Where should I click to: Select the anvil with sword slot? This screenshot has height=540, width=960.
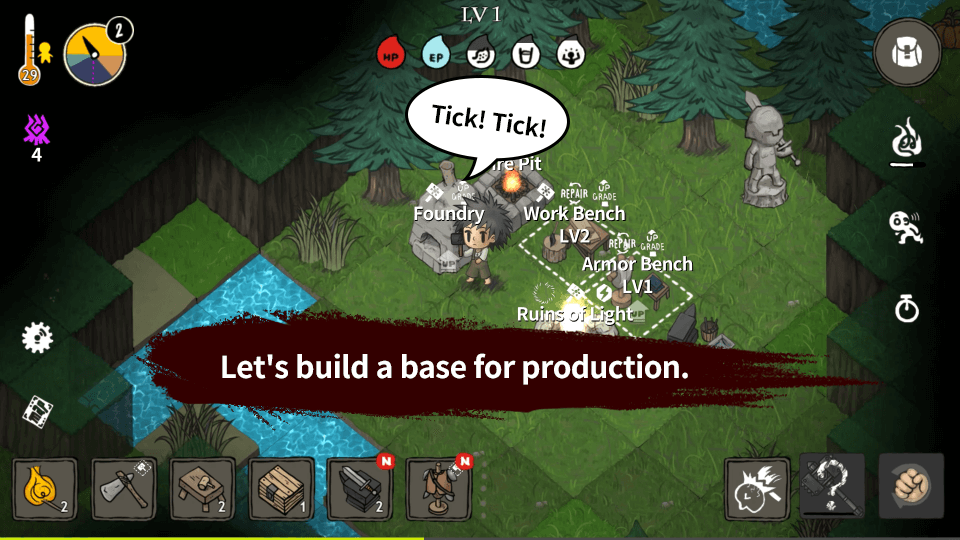pyautogui.click(x=360, y=489)
